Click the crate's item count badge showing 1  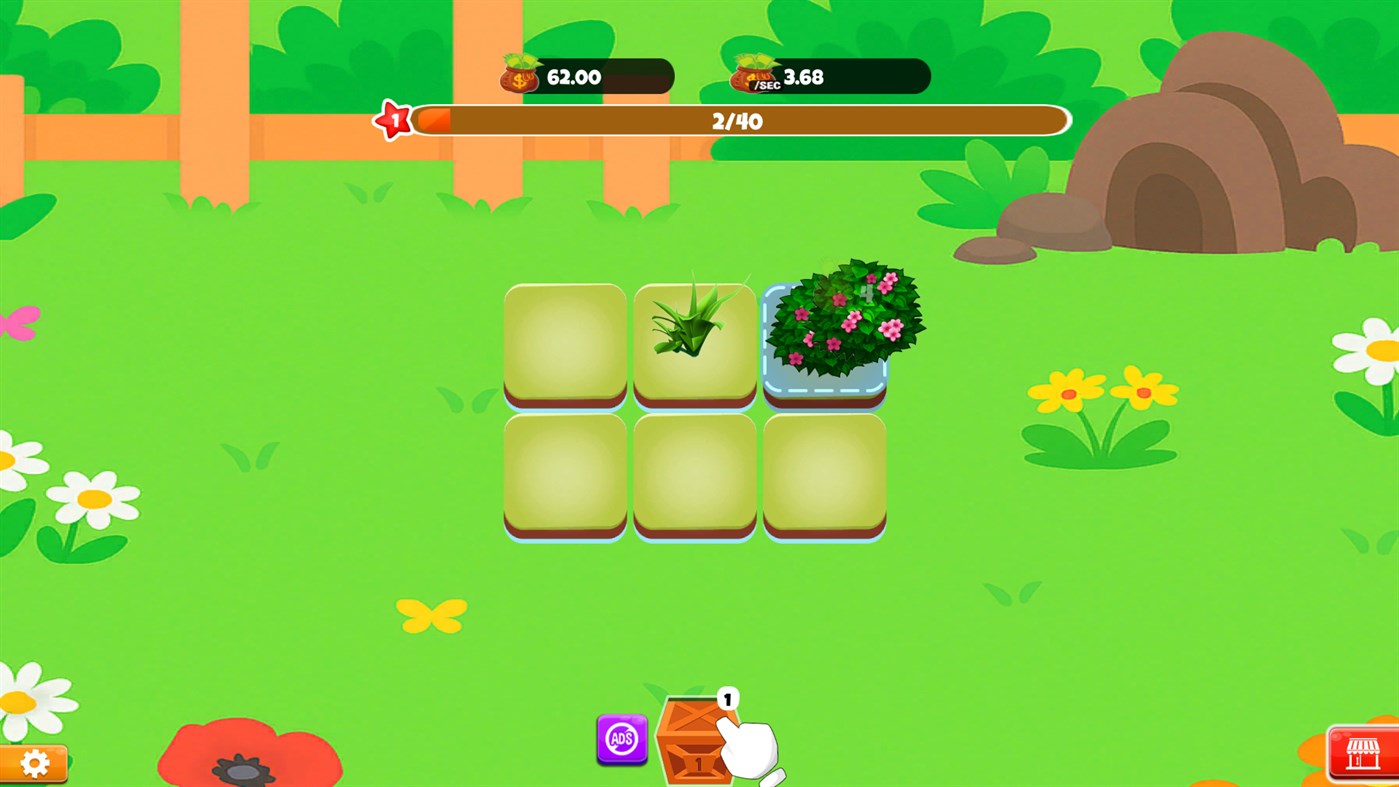(x=727, y=696)
